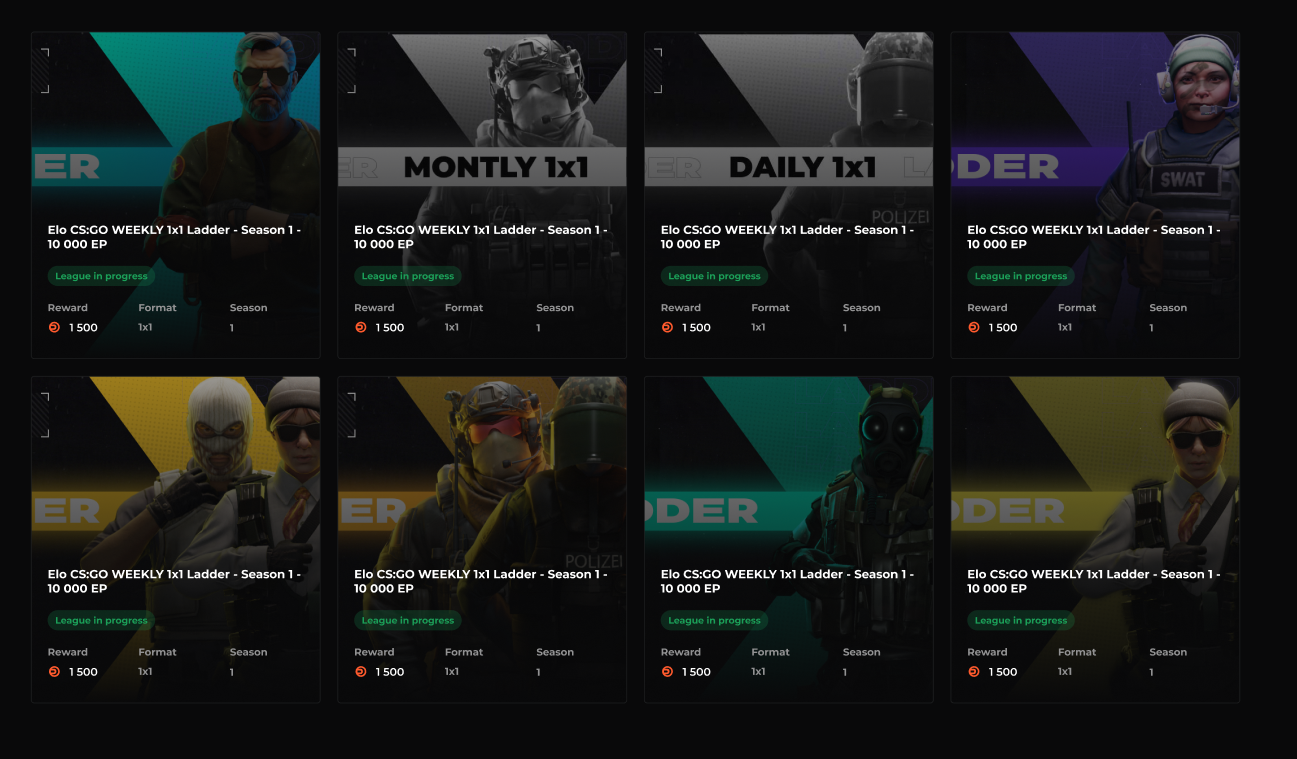Click the Season 1 title on the bottom-left card

(175, 581)
